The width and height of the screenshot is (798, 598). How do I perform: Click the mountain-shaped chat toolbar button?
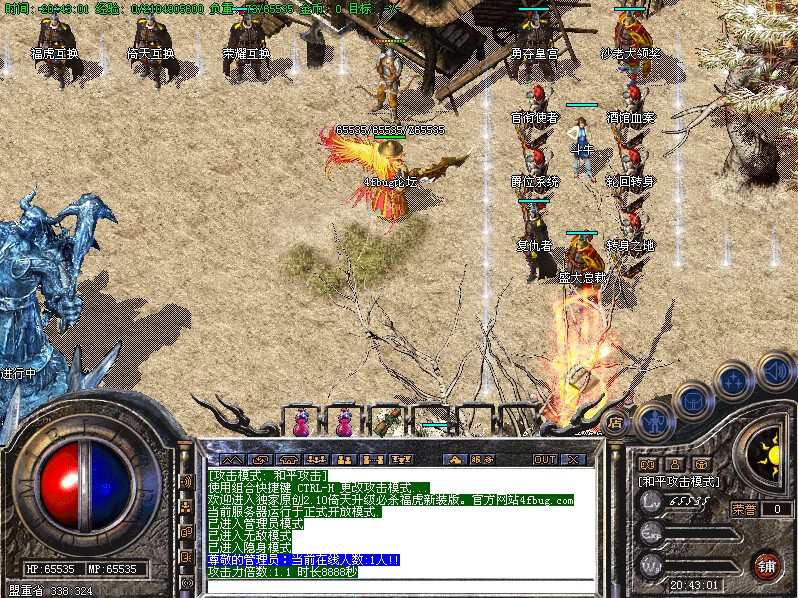tap(232, 459)
